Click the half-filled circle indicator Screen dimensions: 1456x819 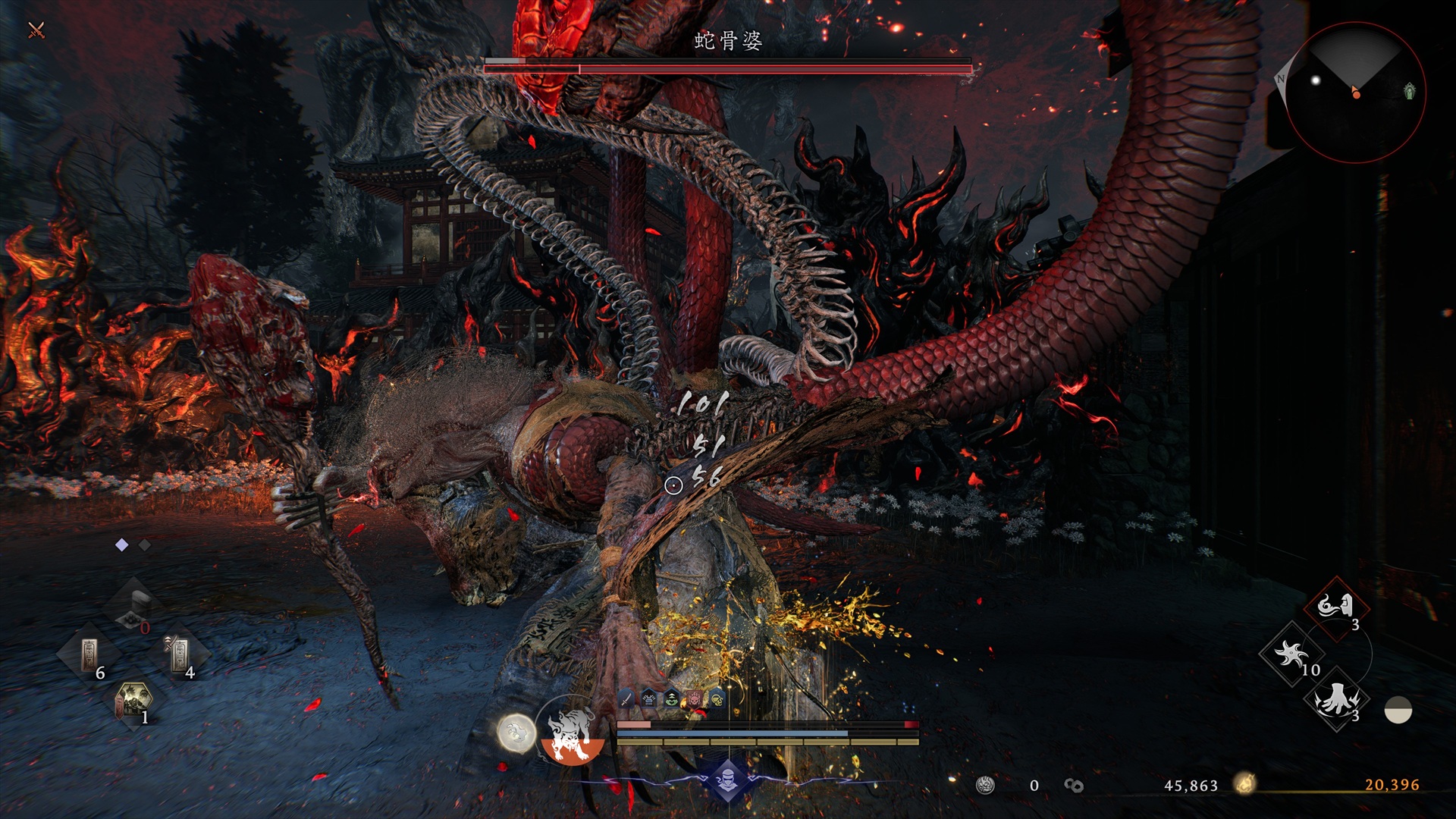[x=1398, y=710]
